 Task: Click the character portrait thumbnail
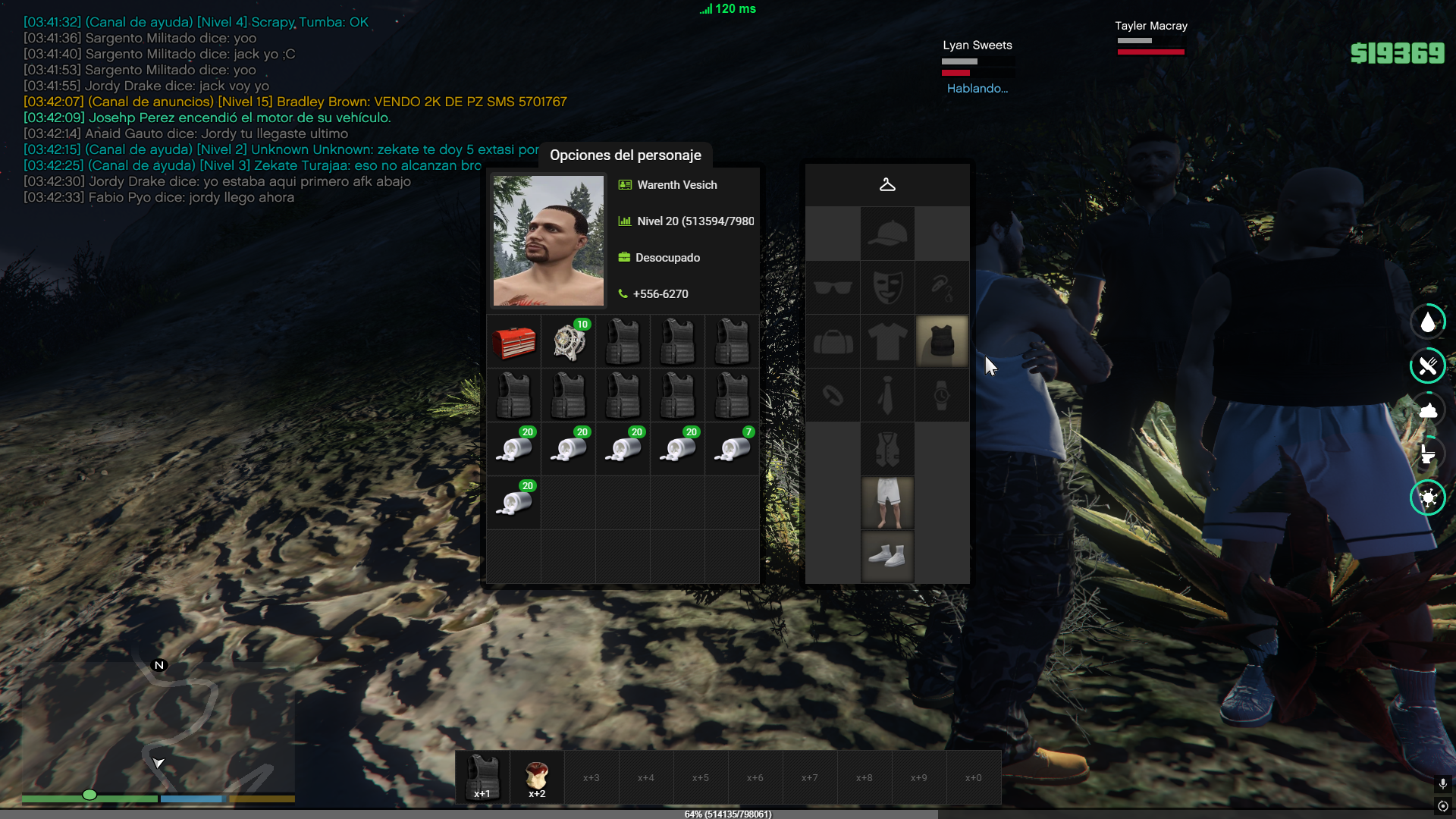[548, 240]
